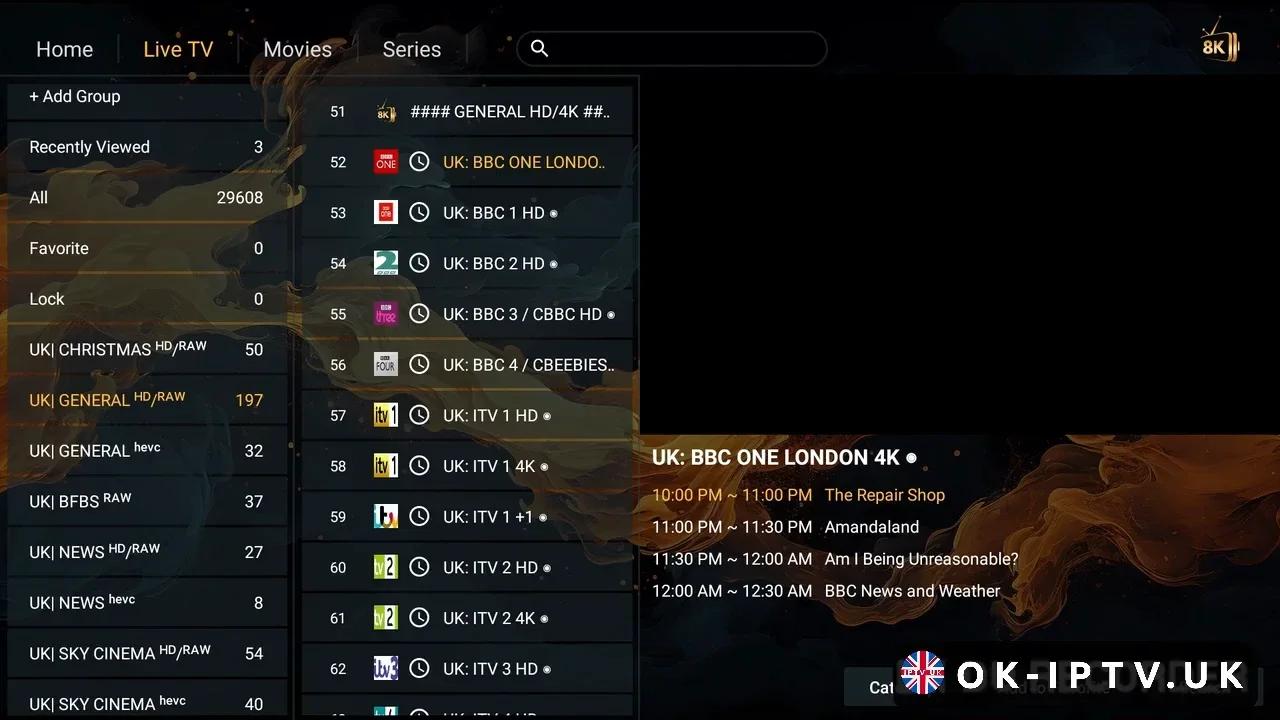Click the ITV 2 logo on channel 60
The image size is (1280, 720).
pos(385,567)
